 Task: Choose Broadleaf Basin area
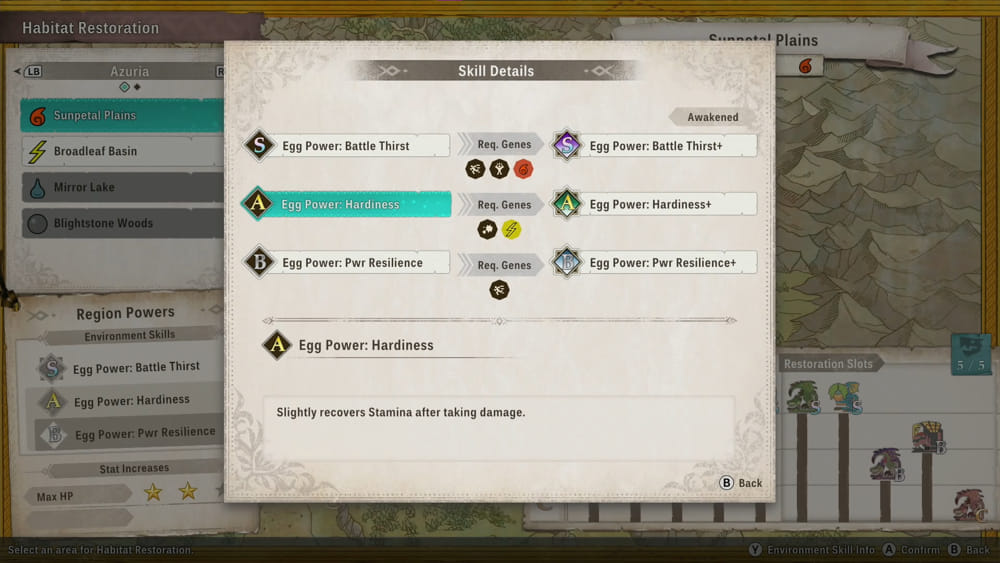pos(120,152)
